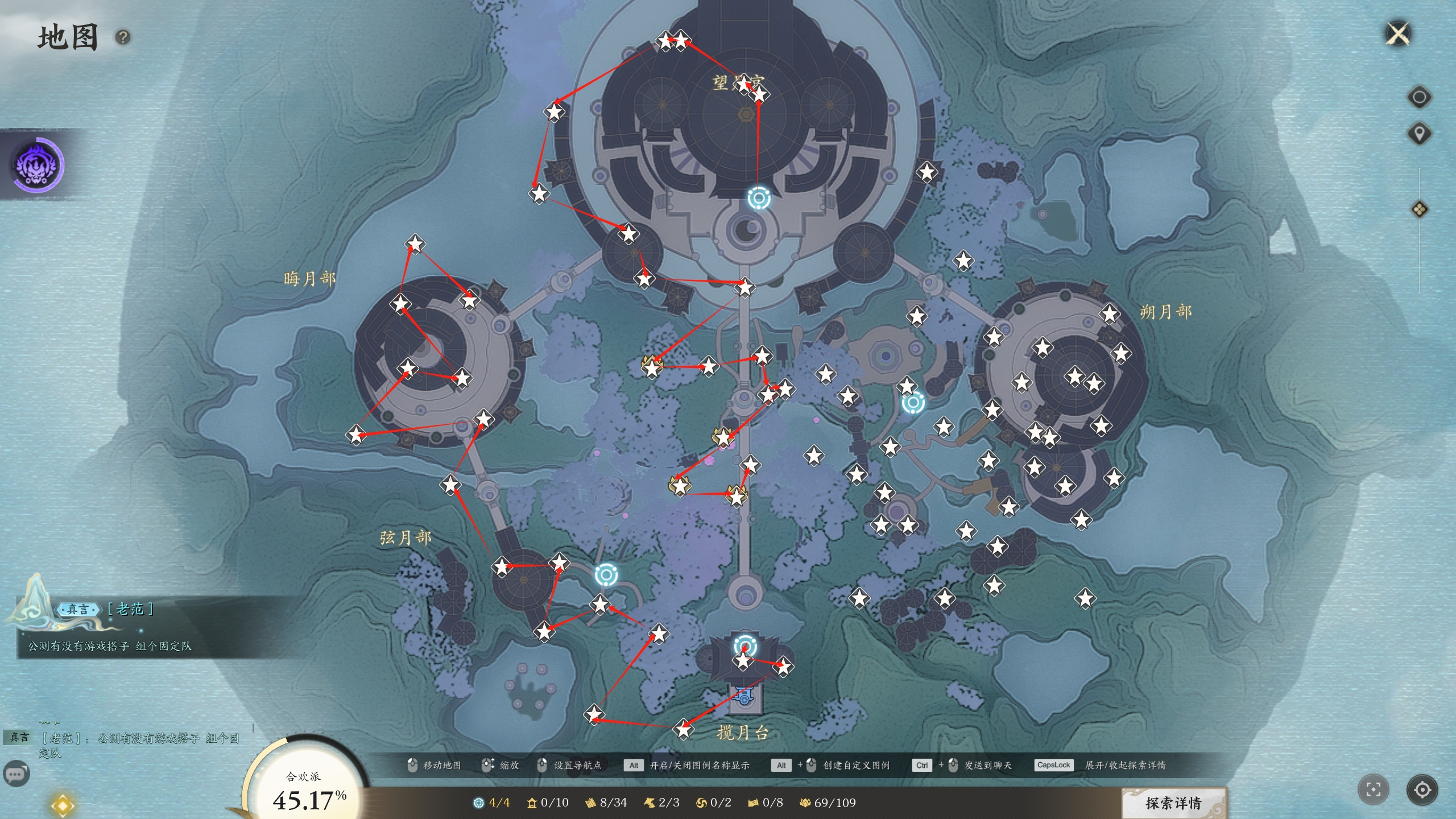Open 探索详情 exploration details
Screen dimensions: 1456x819
(1173, 803)
